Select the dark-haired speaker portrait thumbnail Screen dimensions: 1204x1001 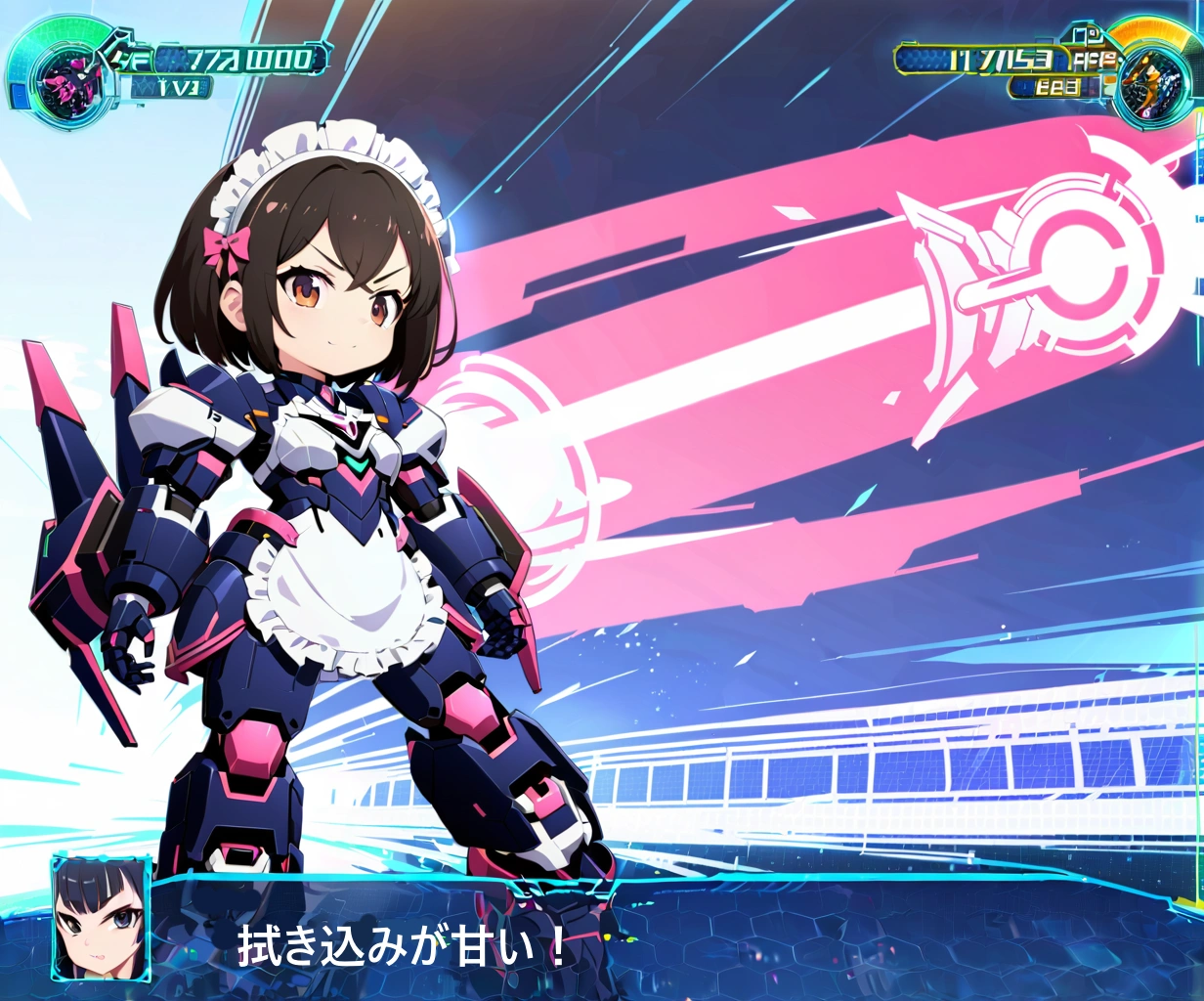tap(101, 917)
